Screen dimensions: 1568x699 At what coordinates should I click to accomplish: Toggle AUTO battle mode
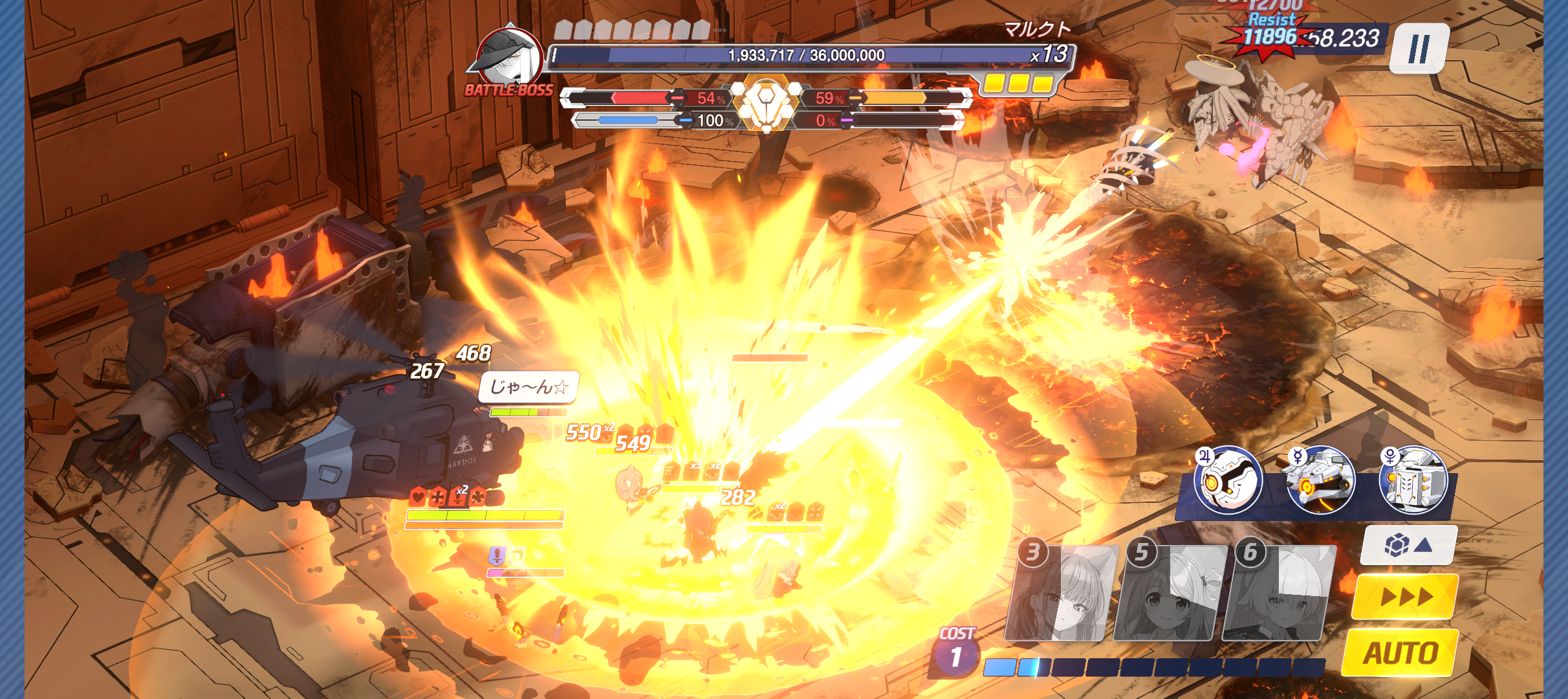1400,652
